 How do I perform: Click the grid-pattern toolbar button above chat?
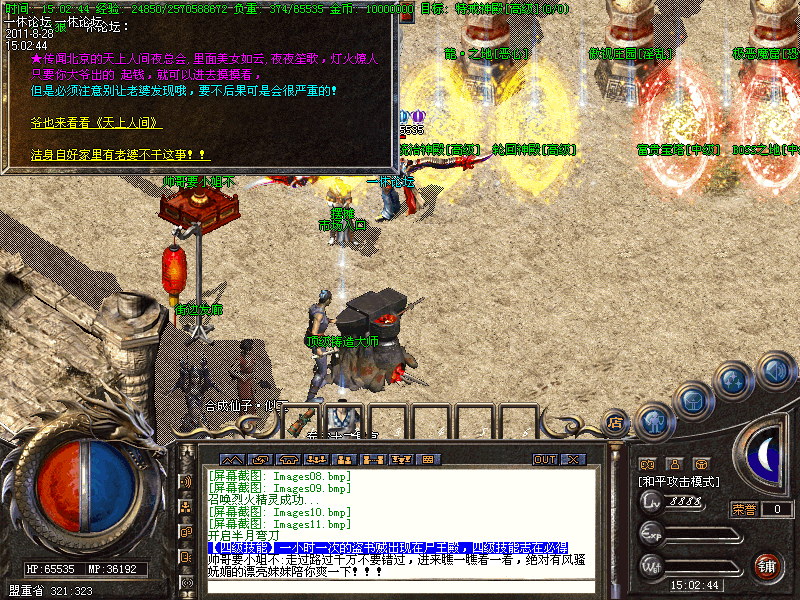coord(429,460)
